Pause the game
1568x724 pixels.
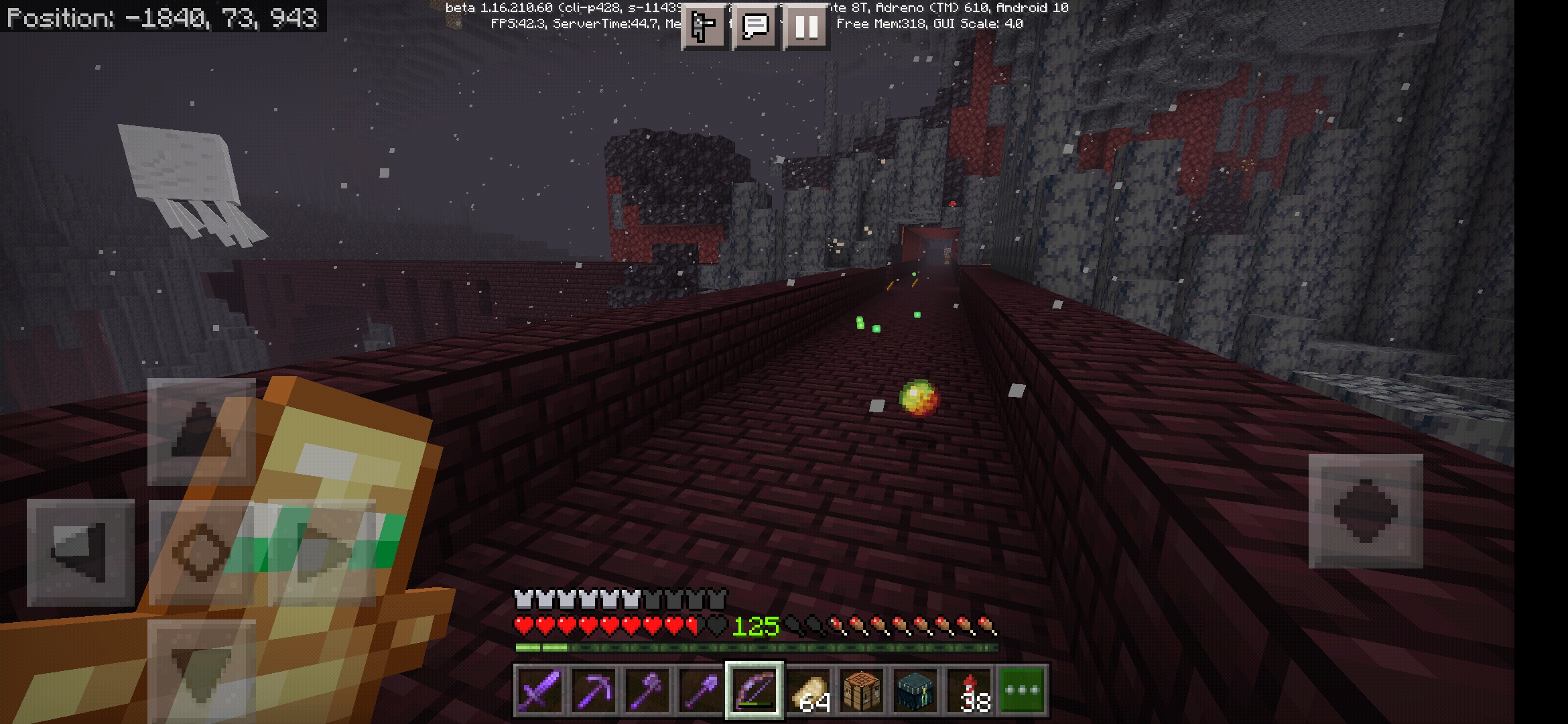(x=806, y=26)
